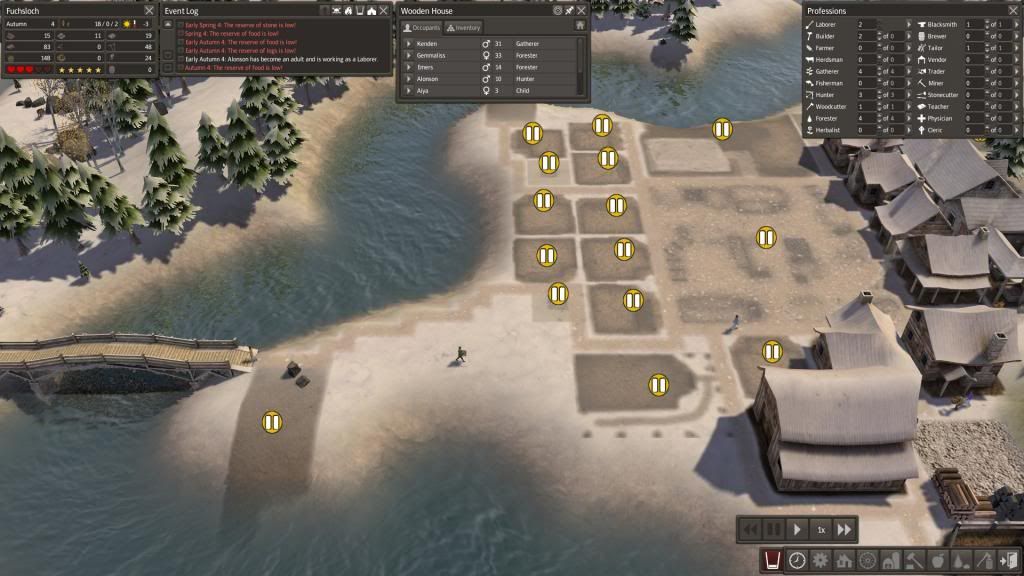Screen dimensions: 1024x576
Task: Resume the game with play button
Action: (797, 529)
